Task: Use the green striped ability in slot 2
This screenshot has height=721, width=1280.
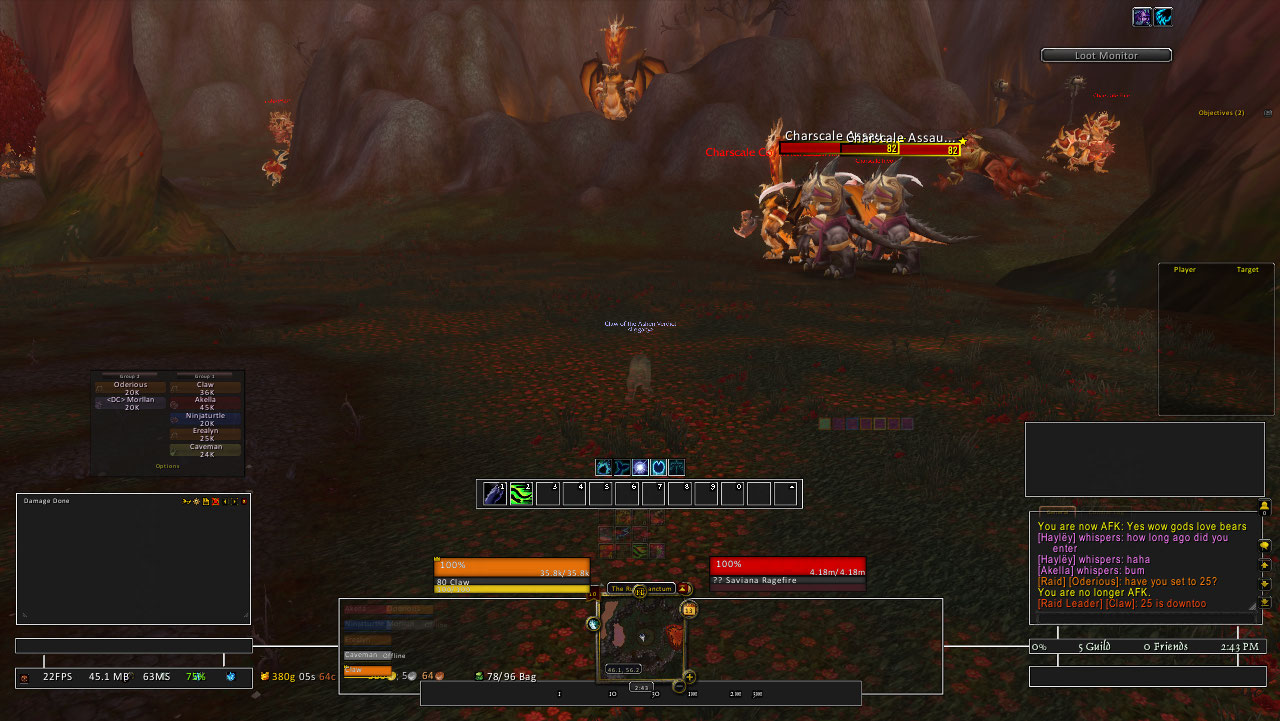Action: 521,493
